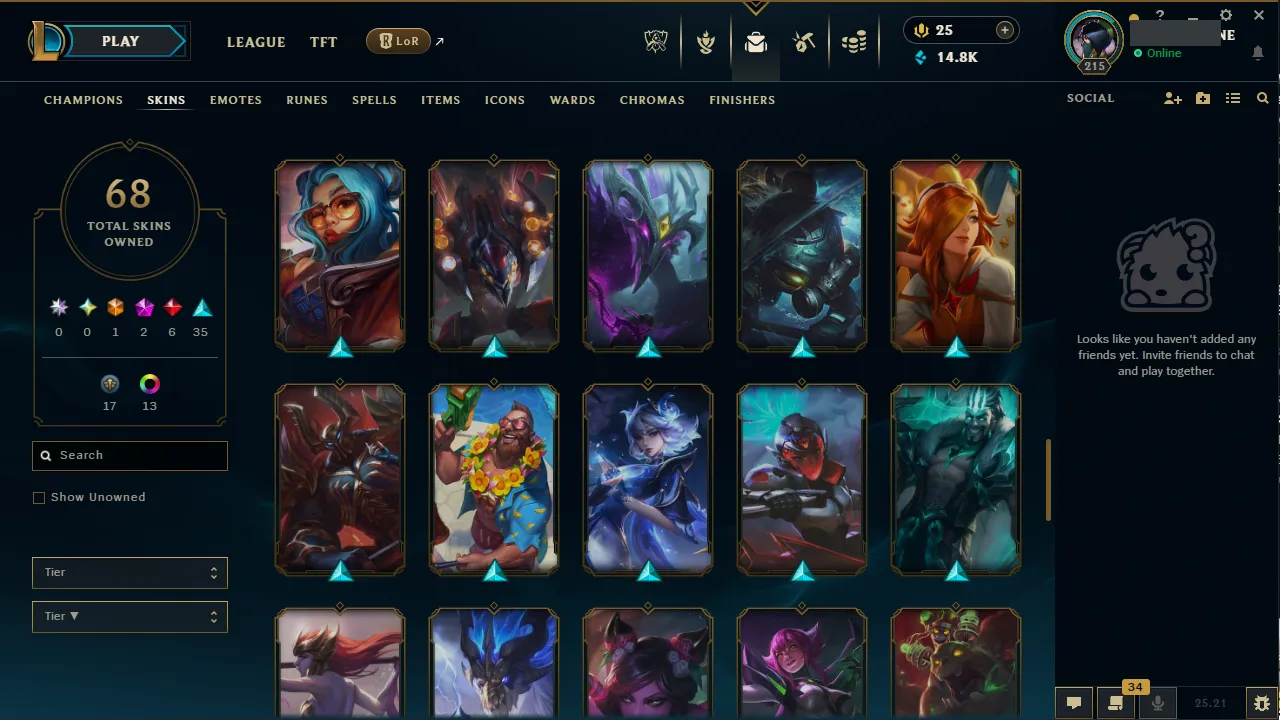Enable the Show Unowned checkbox
The width and height of the screenshot is (1280, 720).
pos(39,497)
